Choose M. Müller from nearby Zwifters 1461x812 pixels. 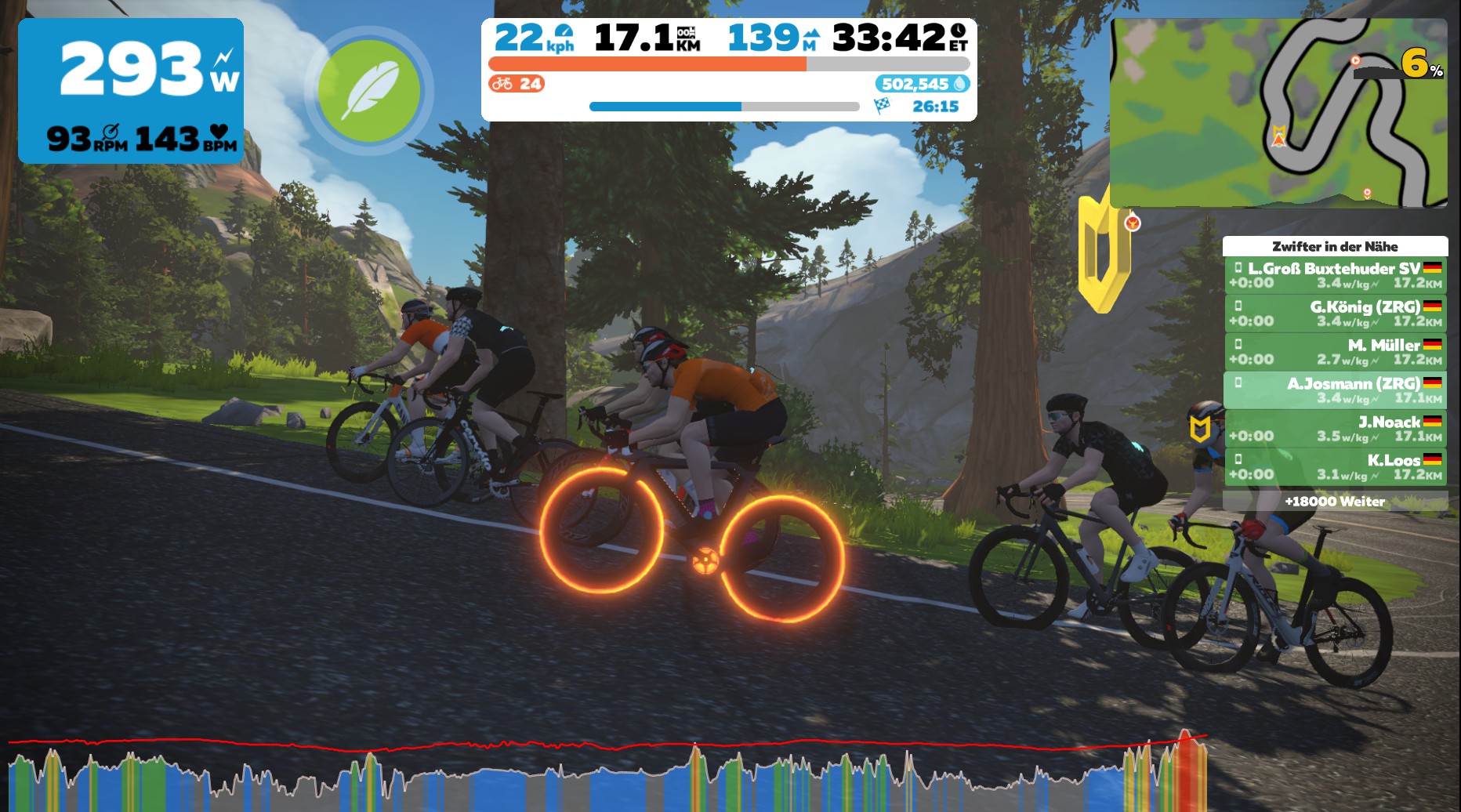pos(1335,352)
